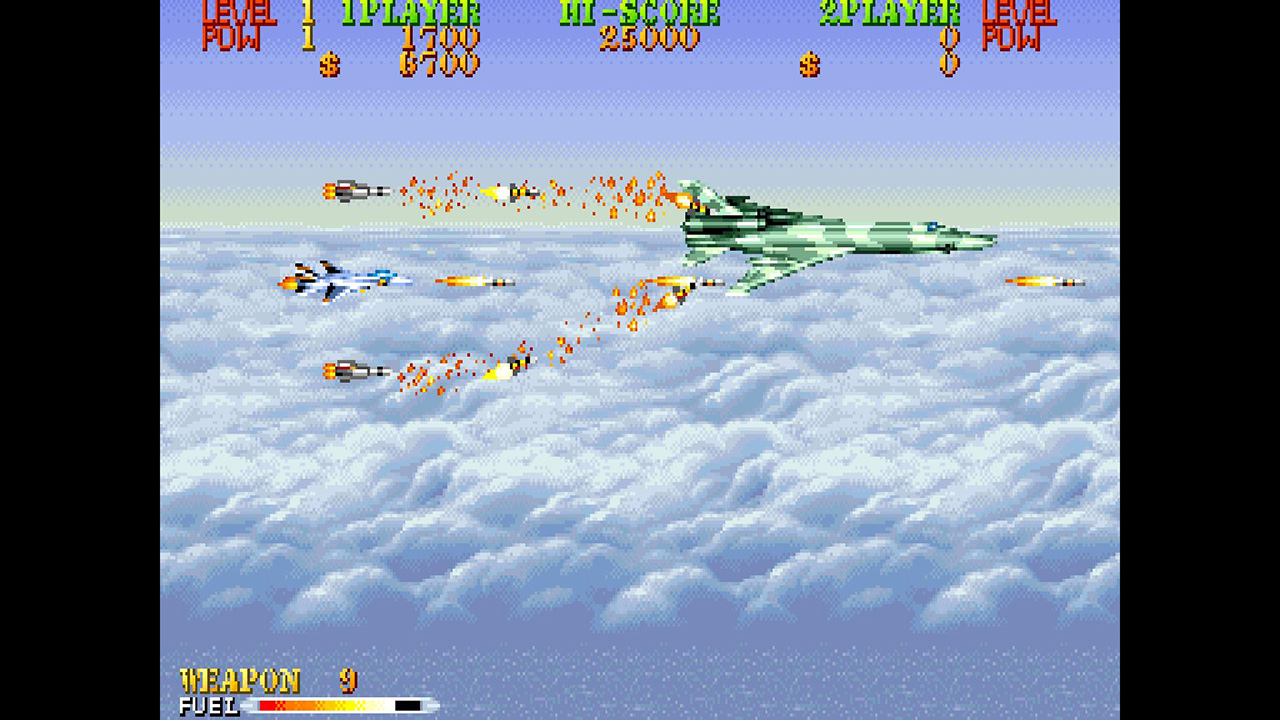
Task: Target the upper launched missile
Action: (x=355, y=188)
